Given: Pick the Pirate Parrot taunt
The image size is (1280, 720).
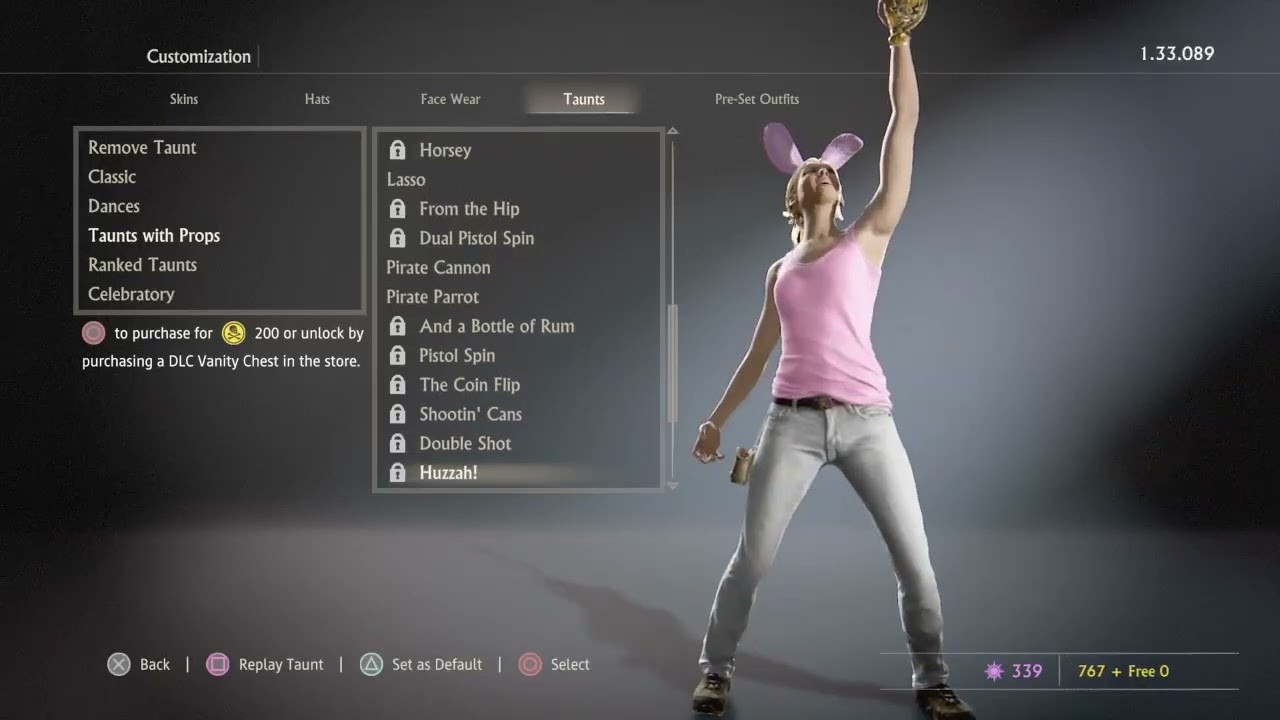Looking at the screenshot, I should [432, 297].
